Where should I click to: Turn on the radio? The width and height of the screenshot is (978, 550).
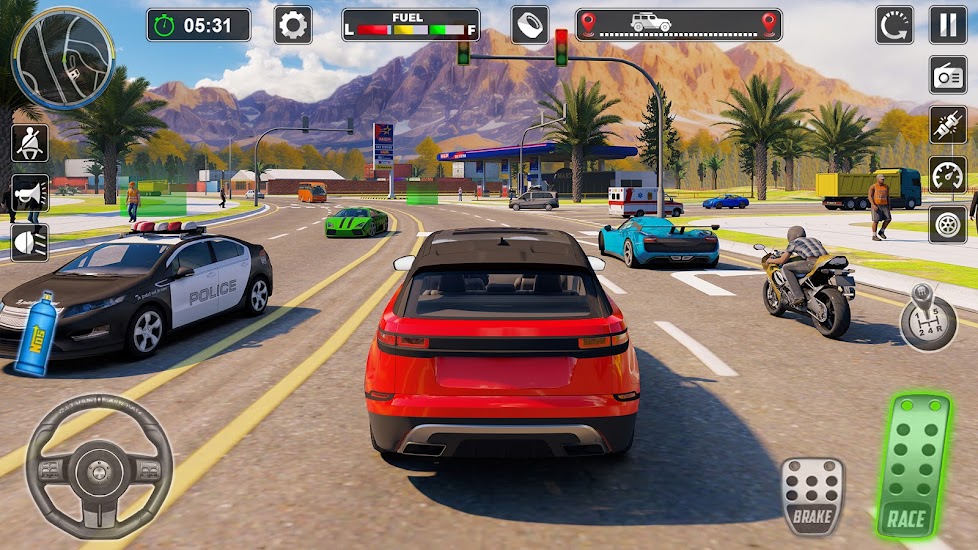pos(947,75)
